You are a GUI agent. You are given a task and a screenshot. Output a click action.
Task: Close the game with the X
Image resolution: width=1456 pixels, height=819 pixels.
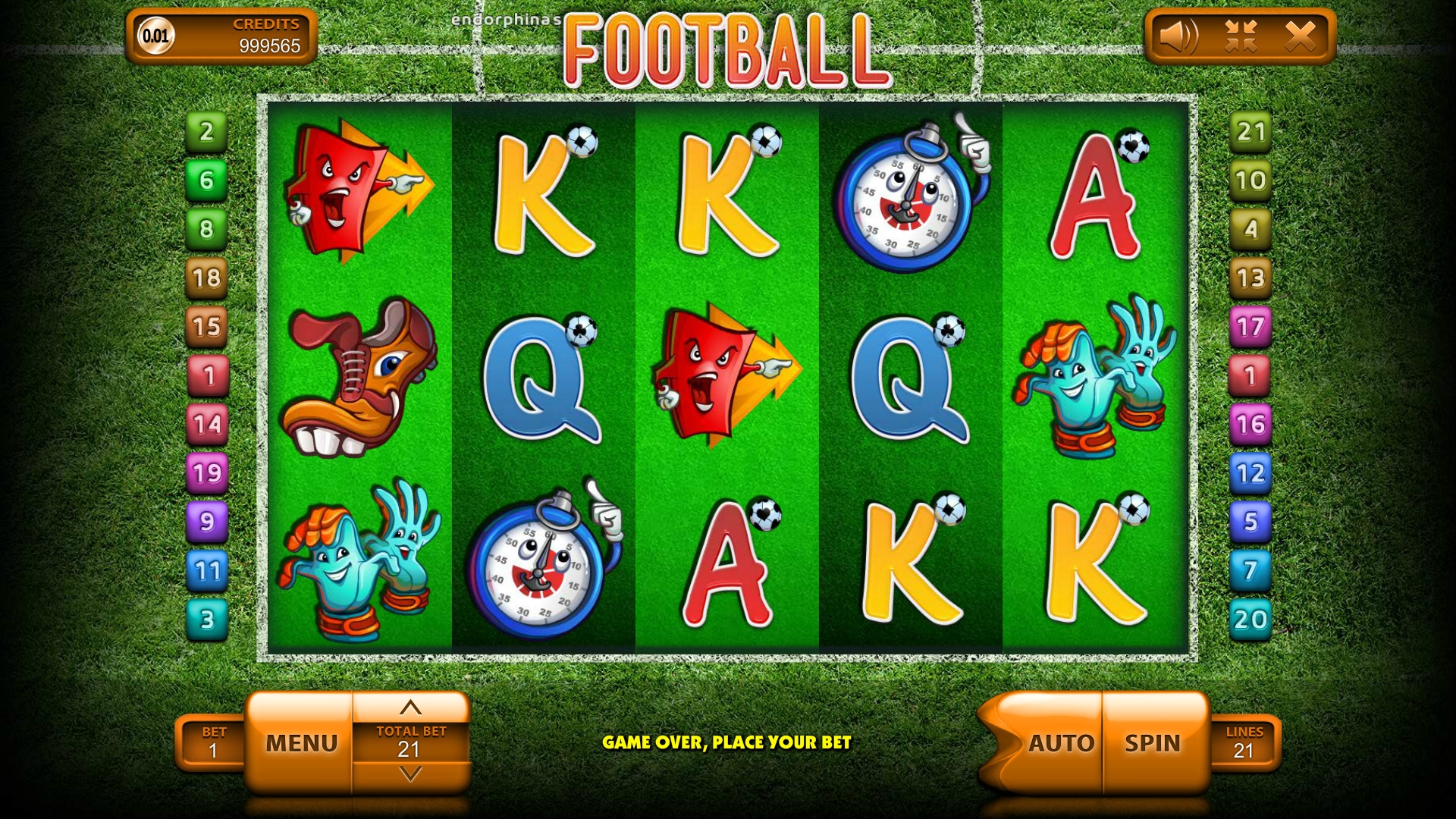click(1300, 36)
